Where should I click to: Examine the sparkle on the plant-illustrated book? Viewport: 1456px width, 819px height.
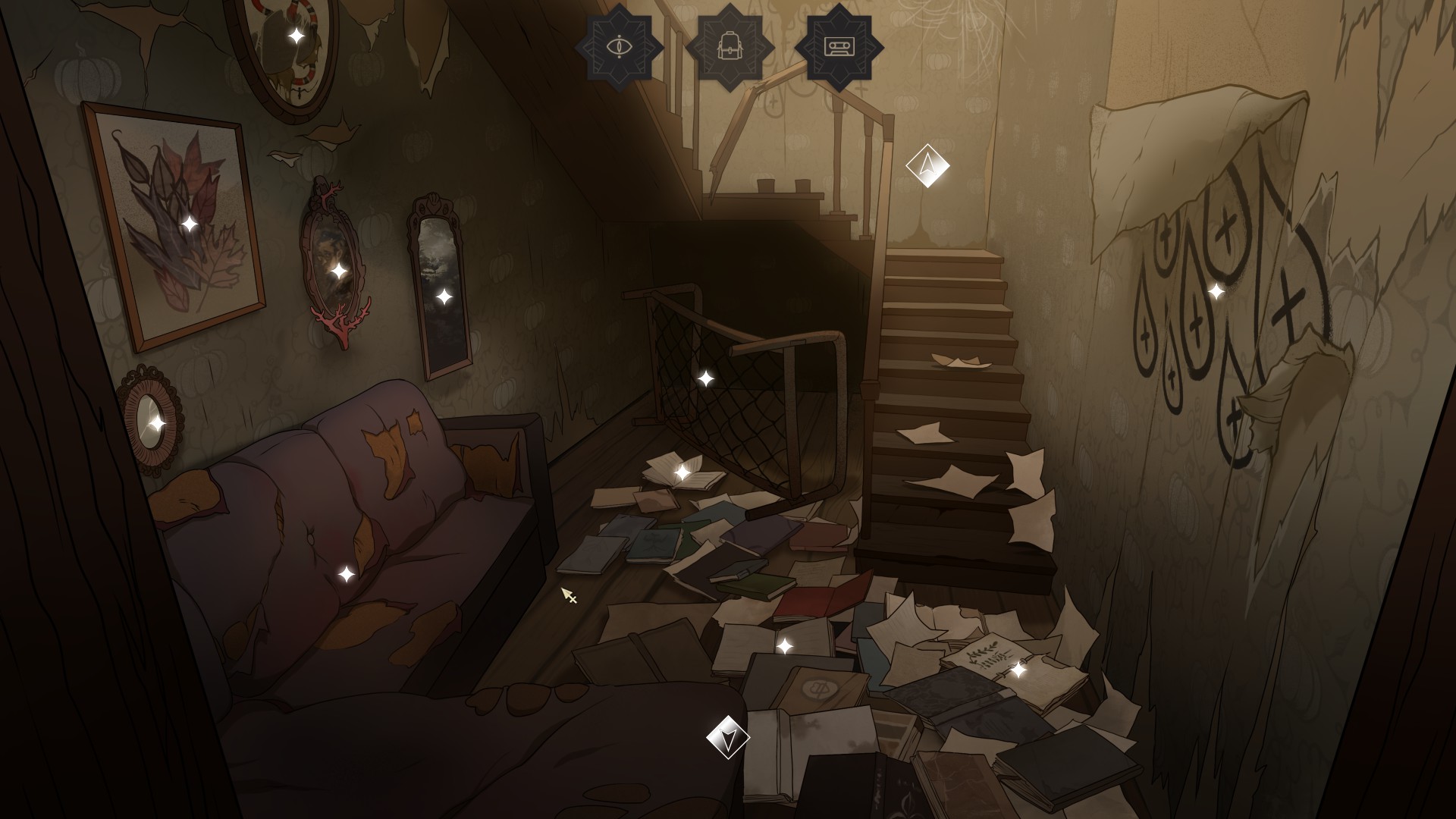pyautogui.click(x=1018, y=670)
